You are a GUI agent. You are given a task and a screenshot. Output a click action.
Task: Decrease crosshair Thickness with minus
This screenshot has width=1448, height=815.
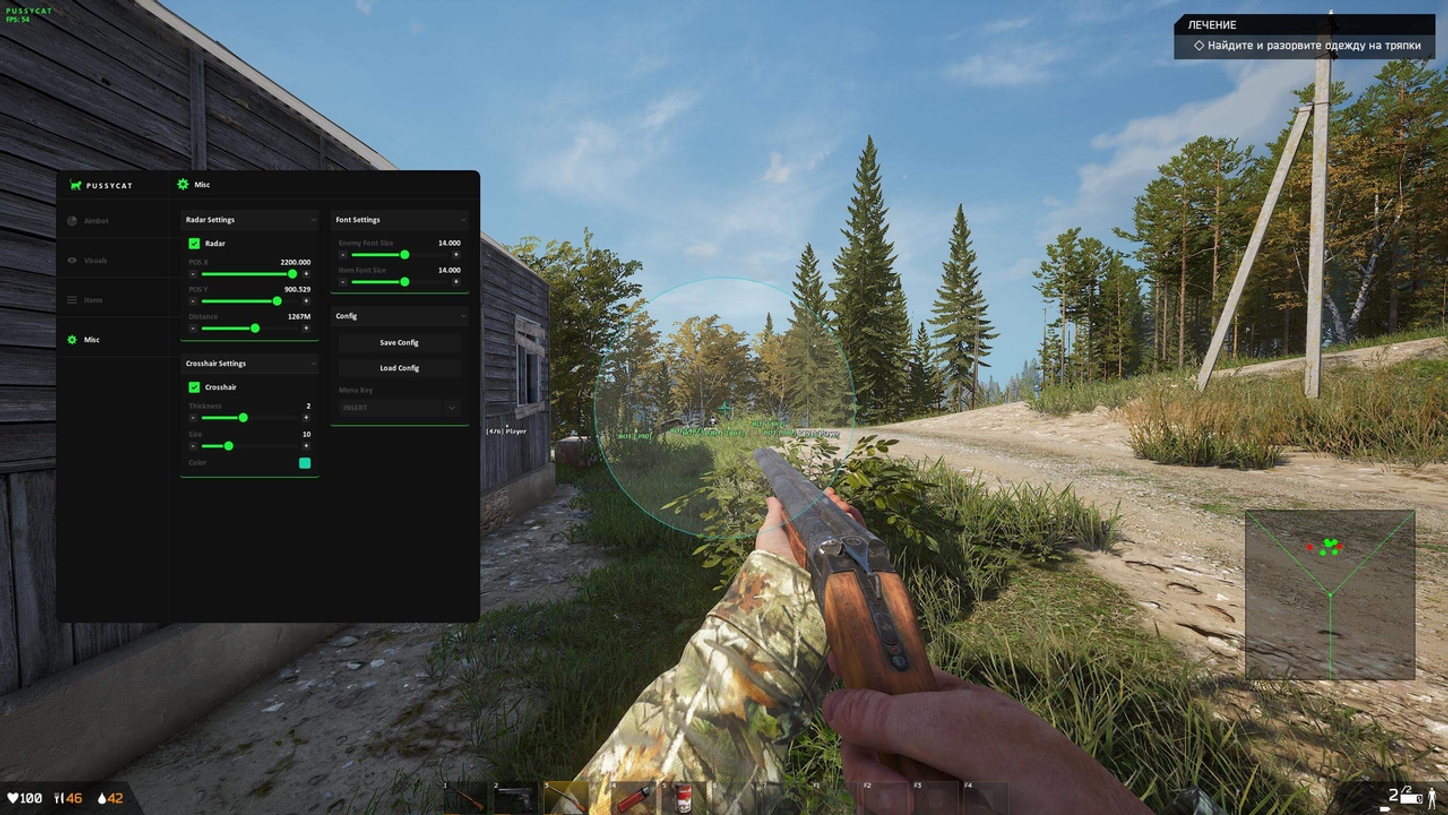click(193, 418)
